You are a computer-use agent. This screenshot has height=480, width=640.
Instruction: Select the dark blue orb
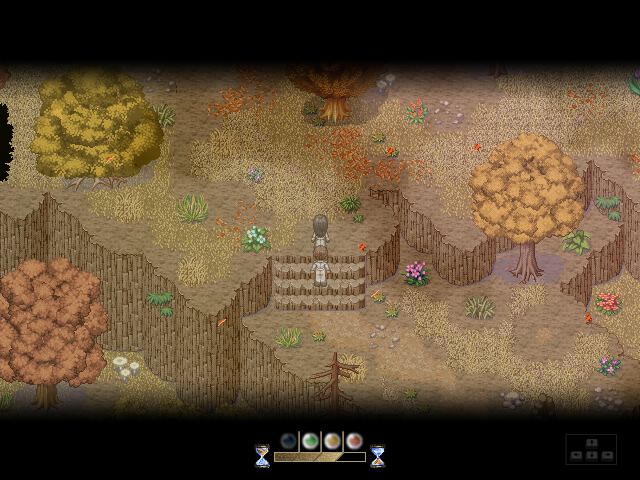289,441
